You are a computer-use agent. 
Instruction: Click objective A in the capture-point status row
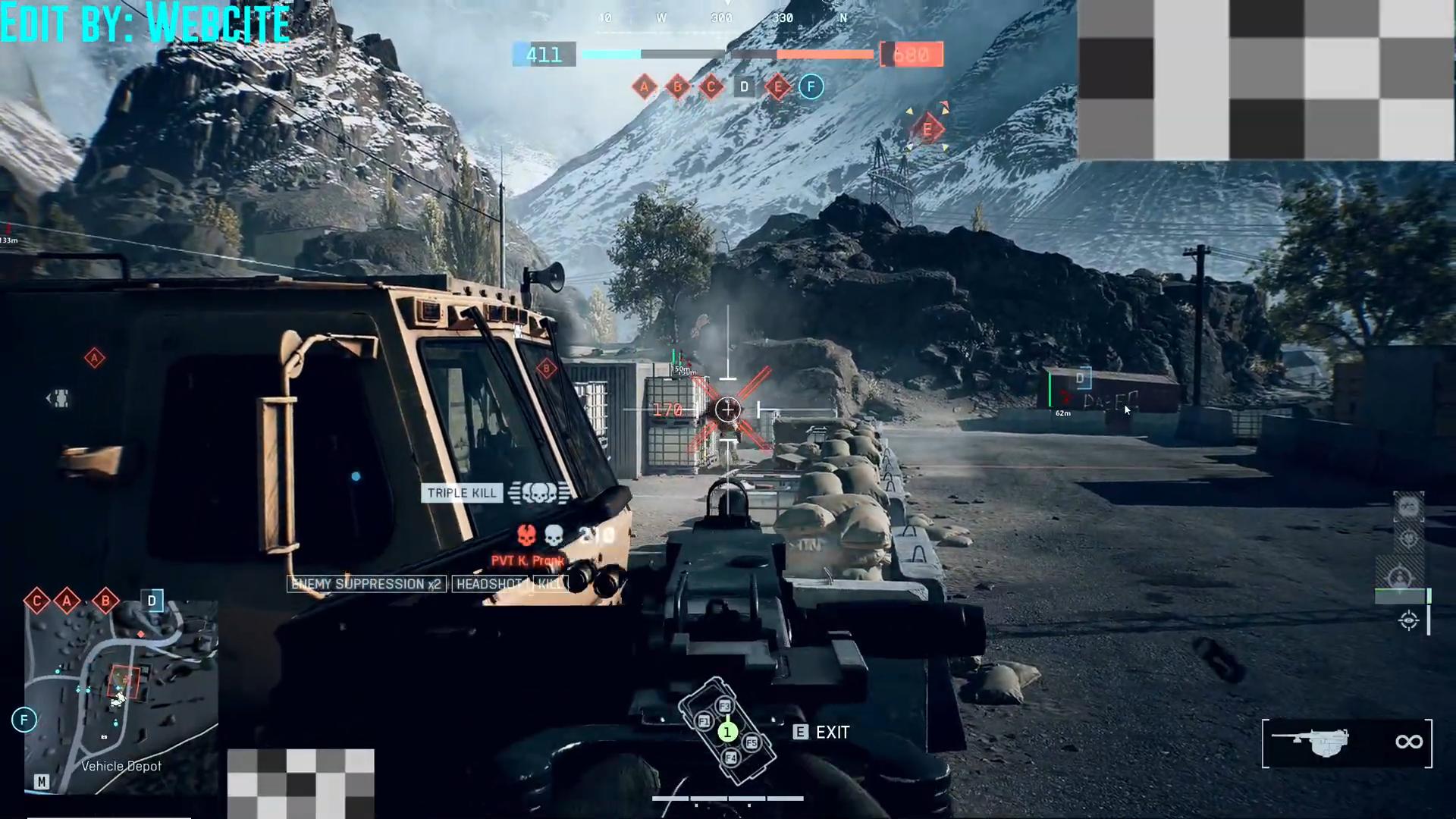(x=644, y=87)
